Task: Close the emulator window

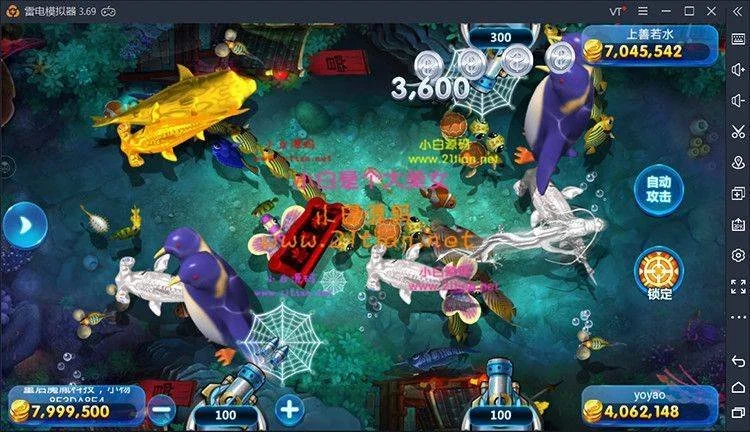Action: point(713,10)
